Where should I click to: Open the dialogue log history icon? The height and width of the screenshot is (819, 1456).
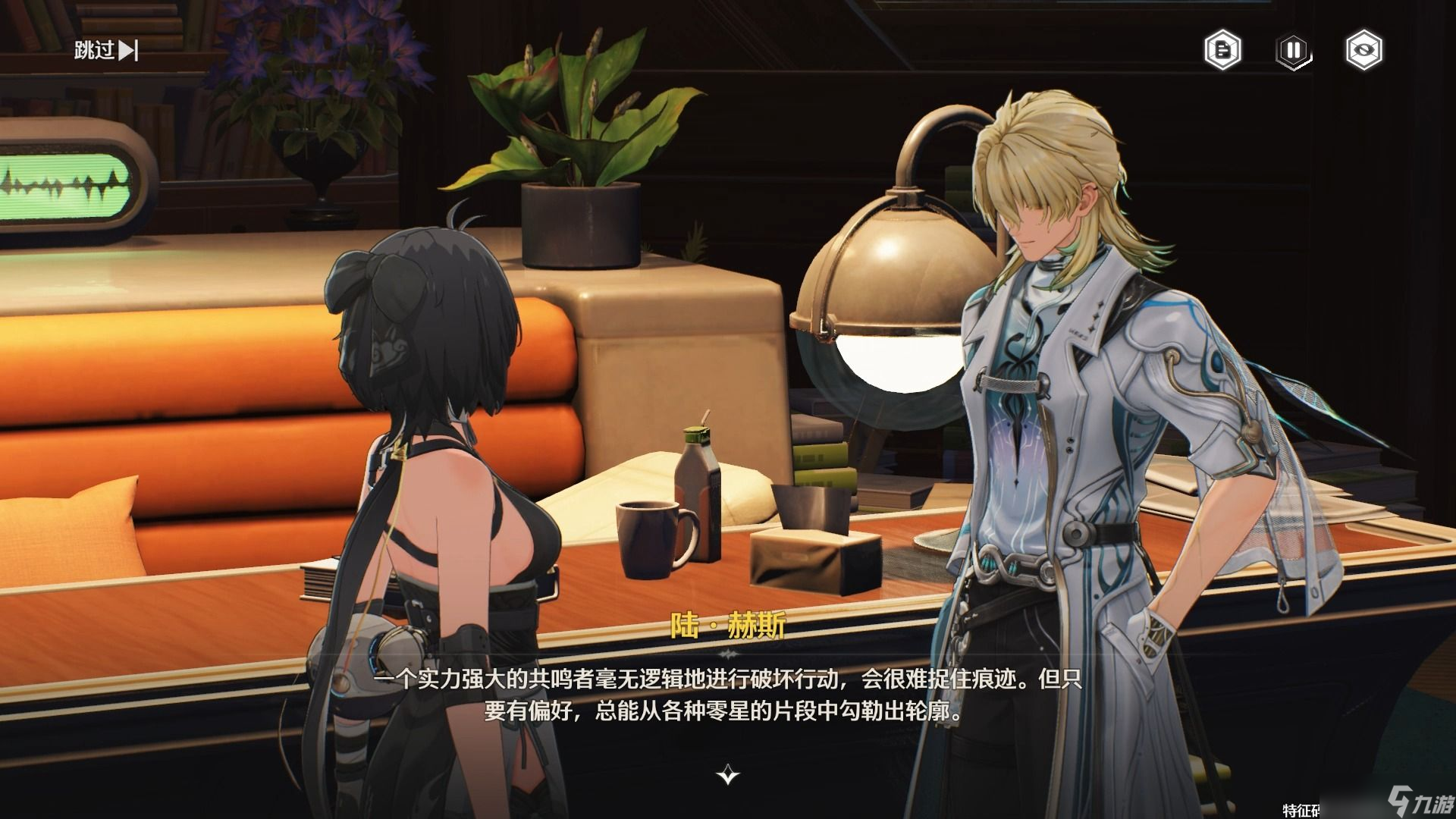(1223, 51)
